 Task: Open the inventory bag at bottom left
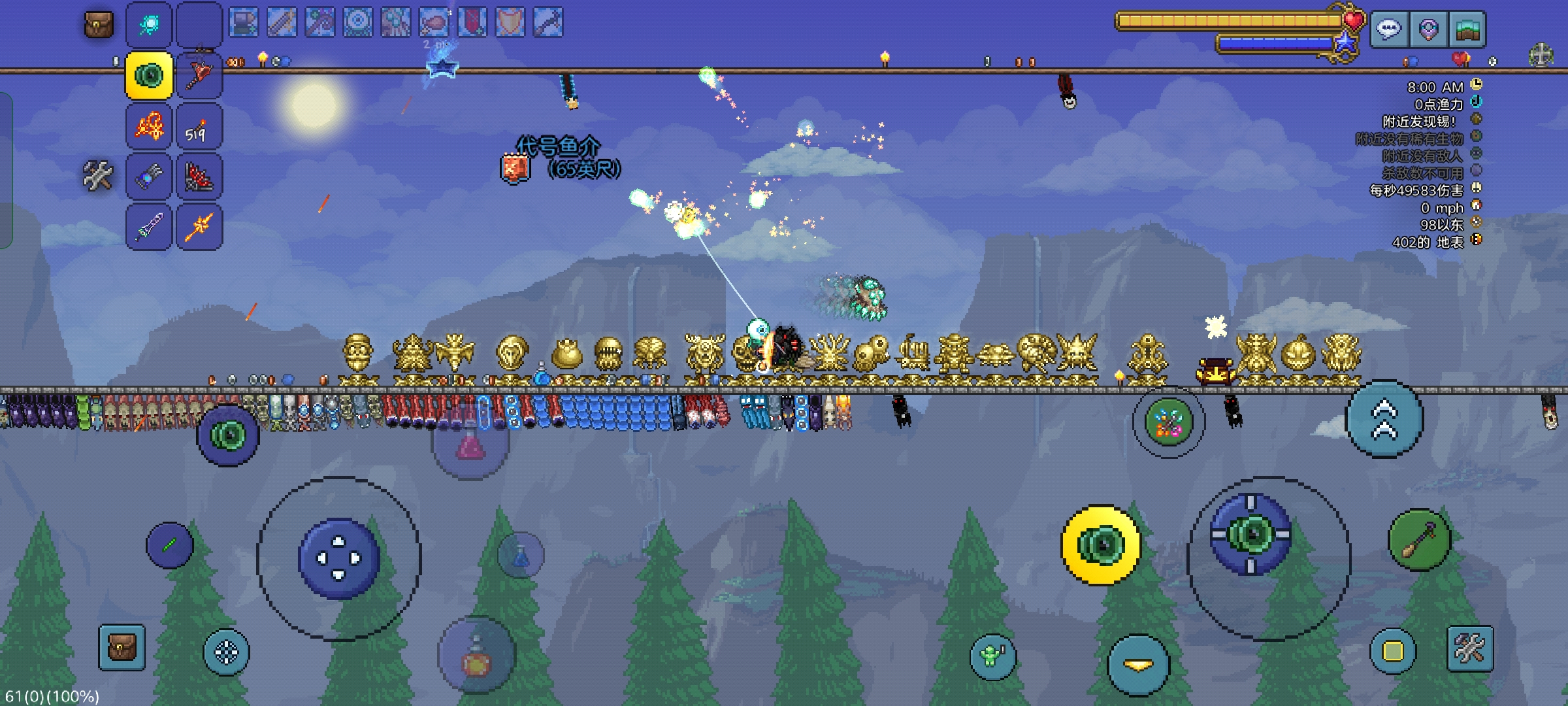(122, 648)
